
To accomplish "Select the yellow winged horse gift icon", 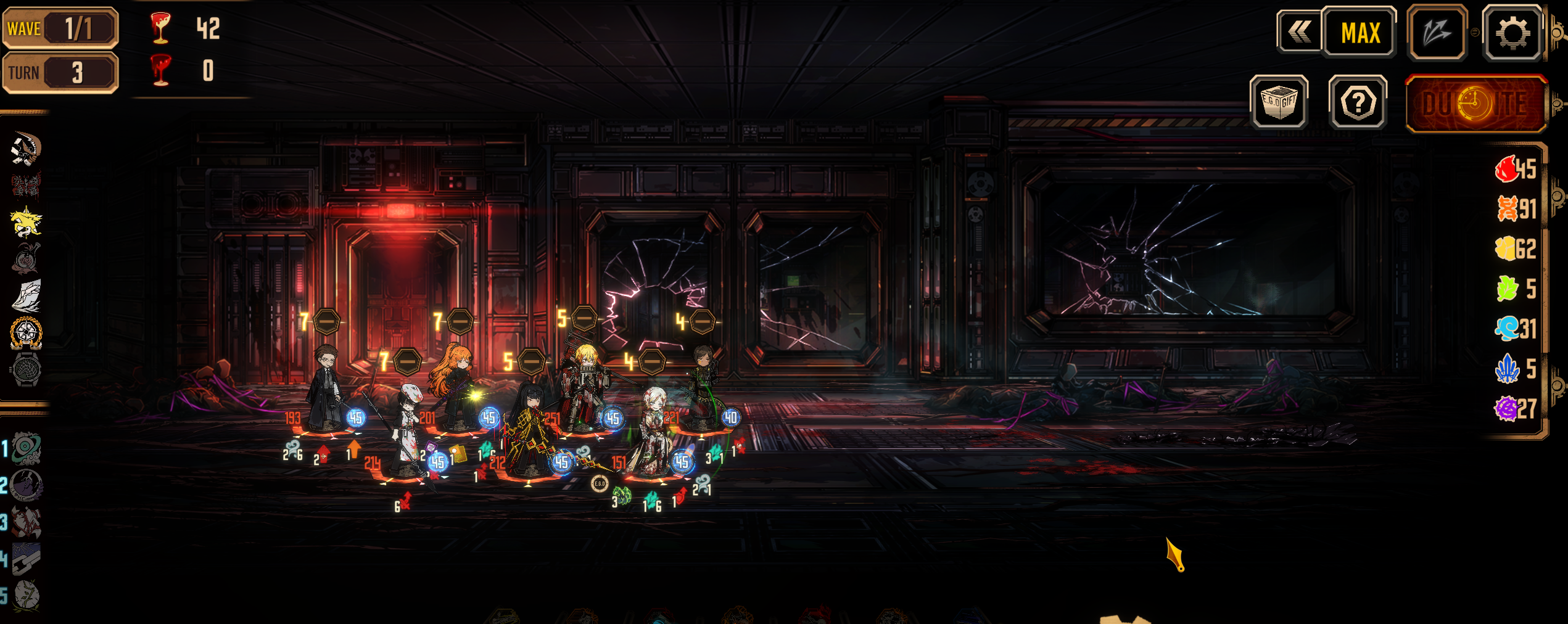I will click(x=26, y=222).
